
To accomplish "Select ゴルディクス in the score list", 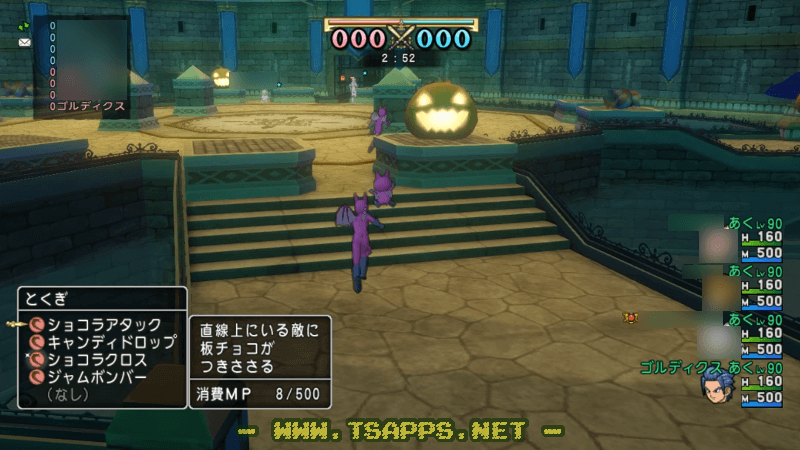I will pos(91,106).
